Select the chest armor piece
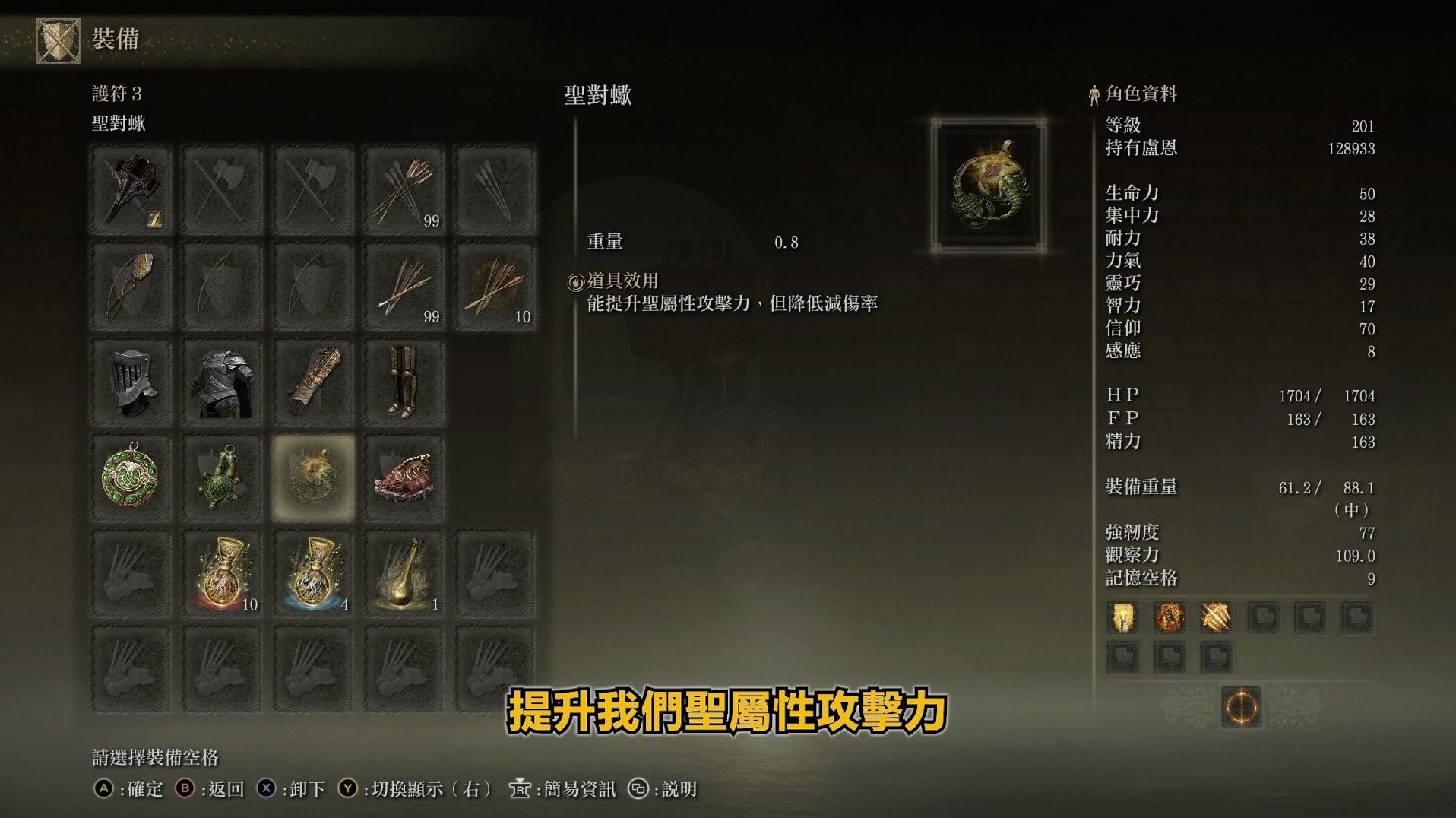 (x=222, y=382)
